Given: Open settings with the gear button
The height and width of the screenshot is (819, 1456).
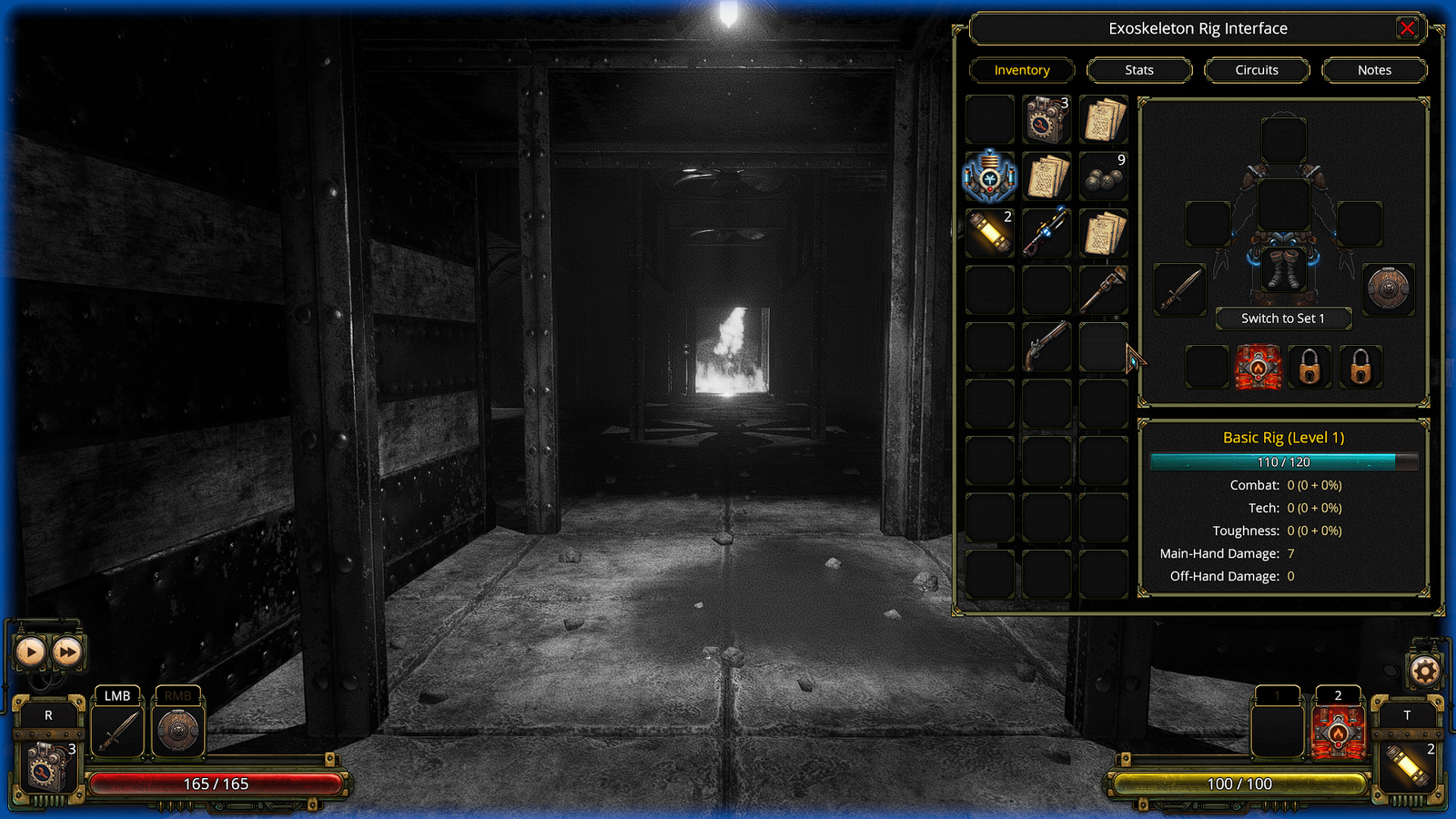Looking at the screenshot, I should coord(1425,672).
